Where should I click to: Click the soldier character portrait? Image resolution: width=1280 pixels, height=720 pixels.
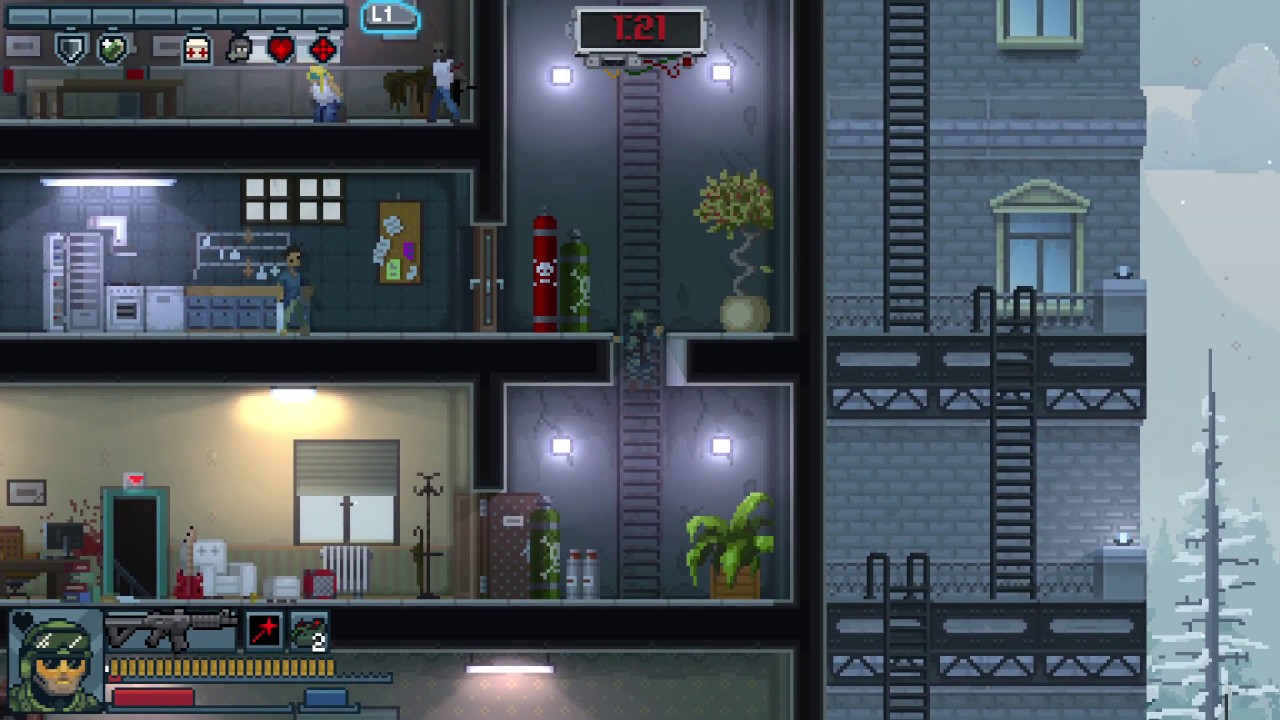point(56,660)
